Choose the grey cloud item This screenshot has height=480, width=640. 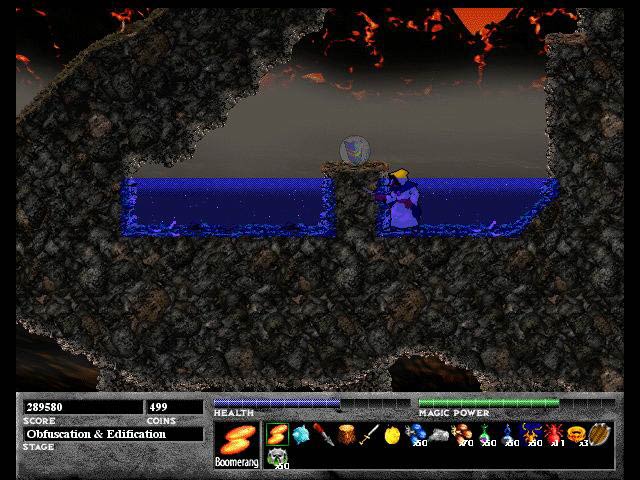coord(439,436)
